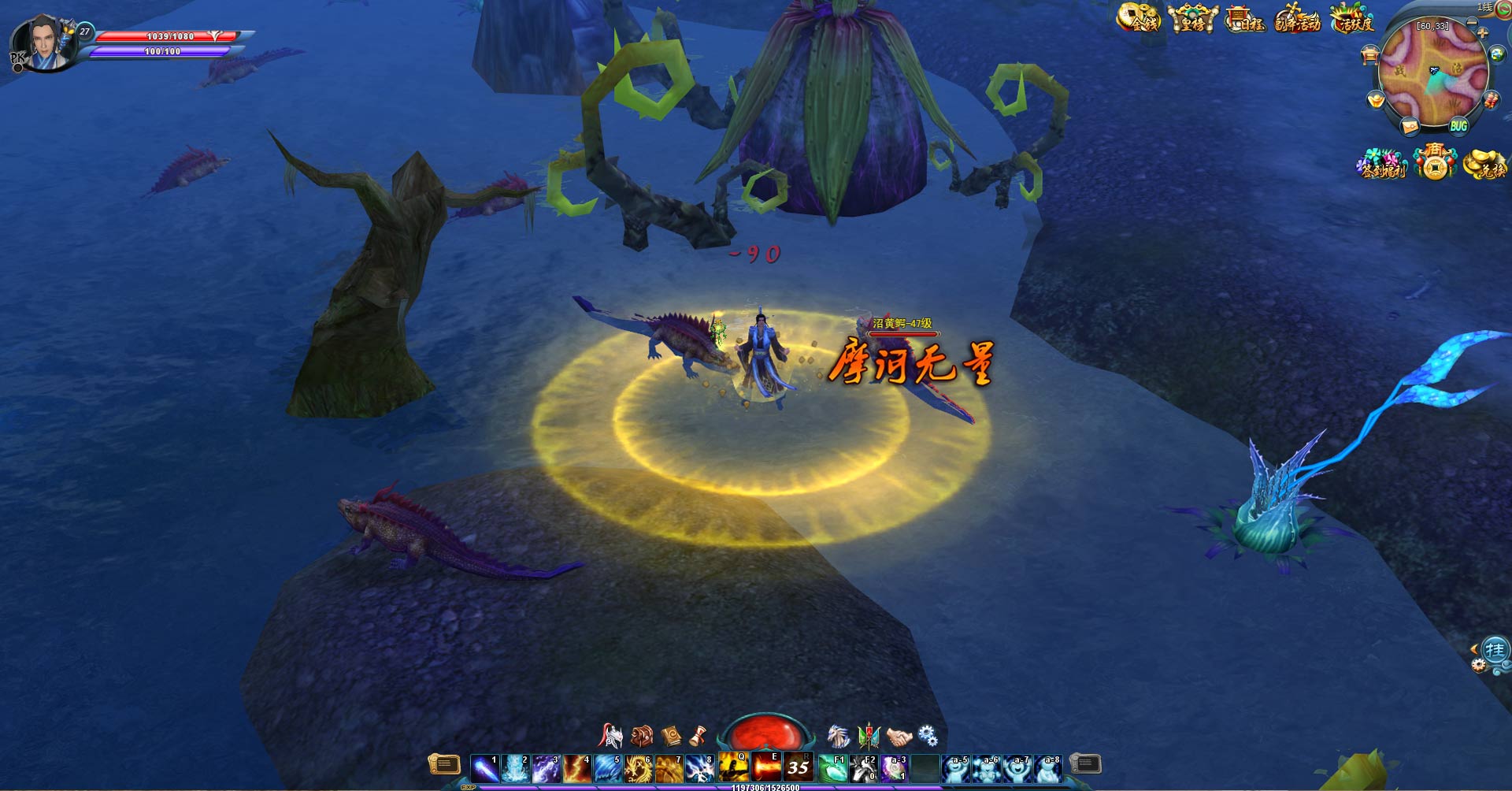The width and height of the screenshot is (1512, 791).
Task: Open the 商 shop coin icon
Action: [x=1434, y=162]
